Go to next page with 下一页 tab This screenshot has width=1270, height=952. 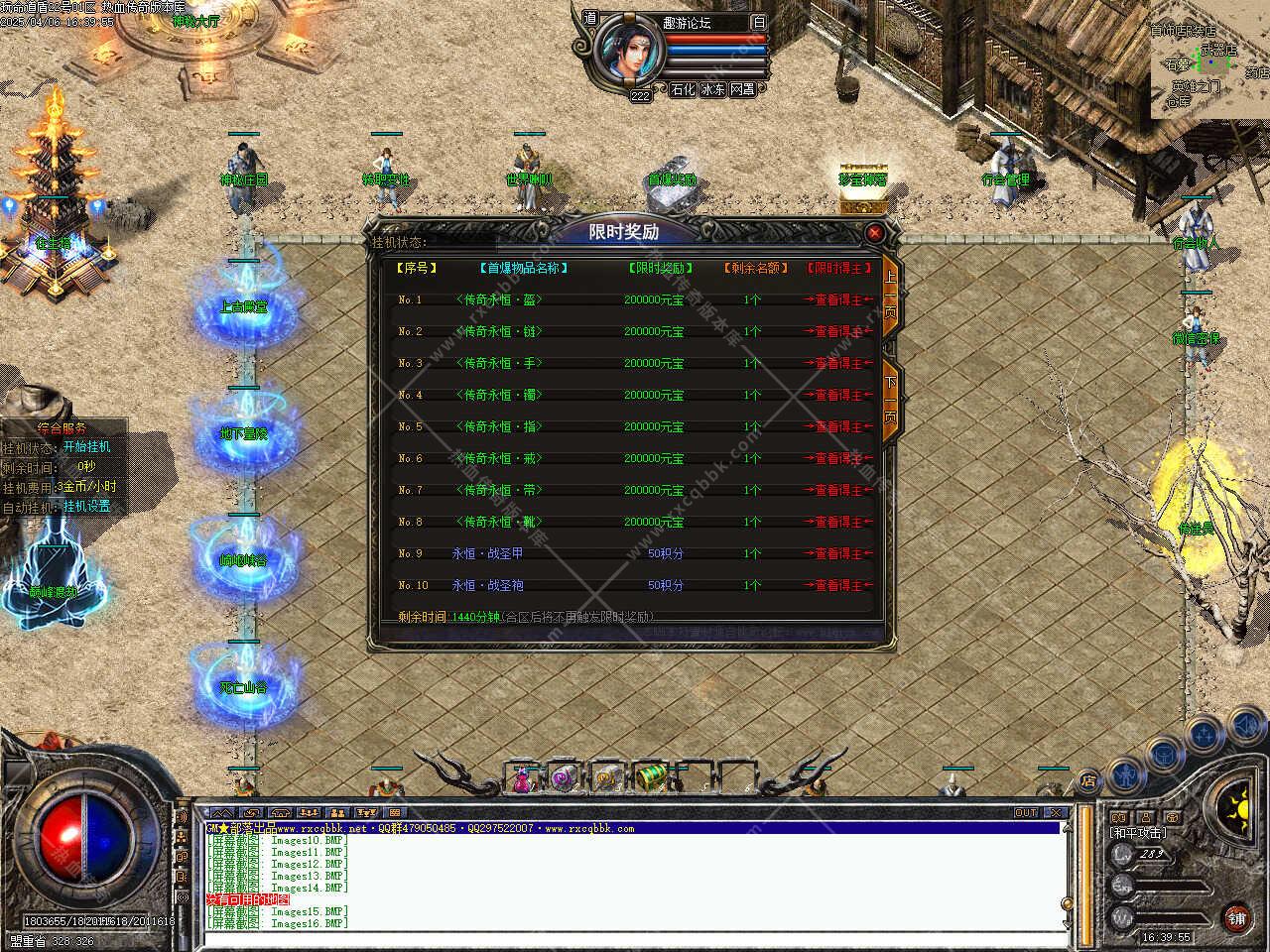[890, 399]
